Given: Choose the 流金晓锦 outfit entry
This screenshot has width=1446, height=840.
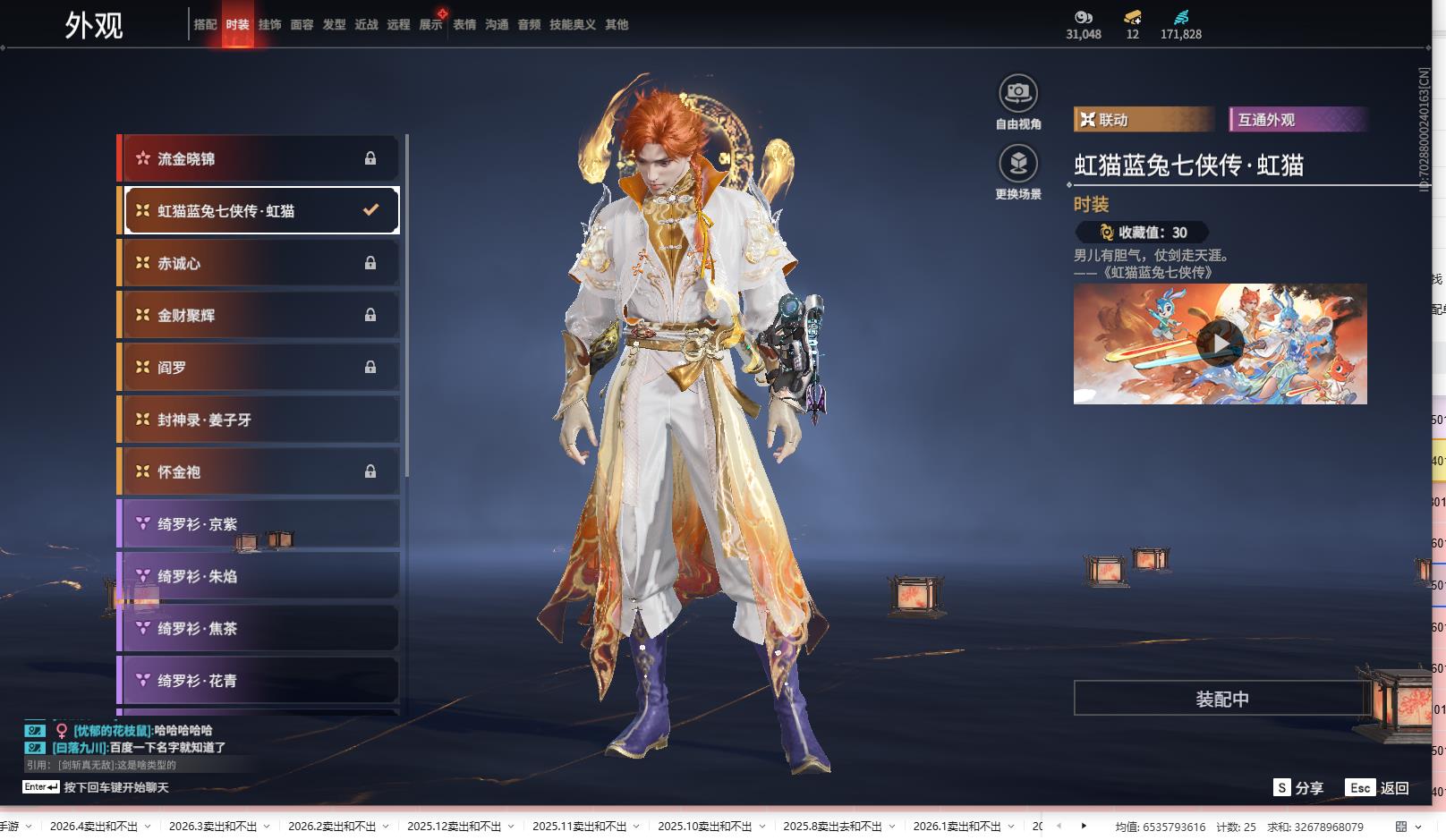Looking at the screenshot, I should 259,158.
